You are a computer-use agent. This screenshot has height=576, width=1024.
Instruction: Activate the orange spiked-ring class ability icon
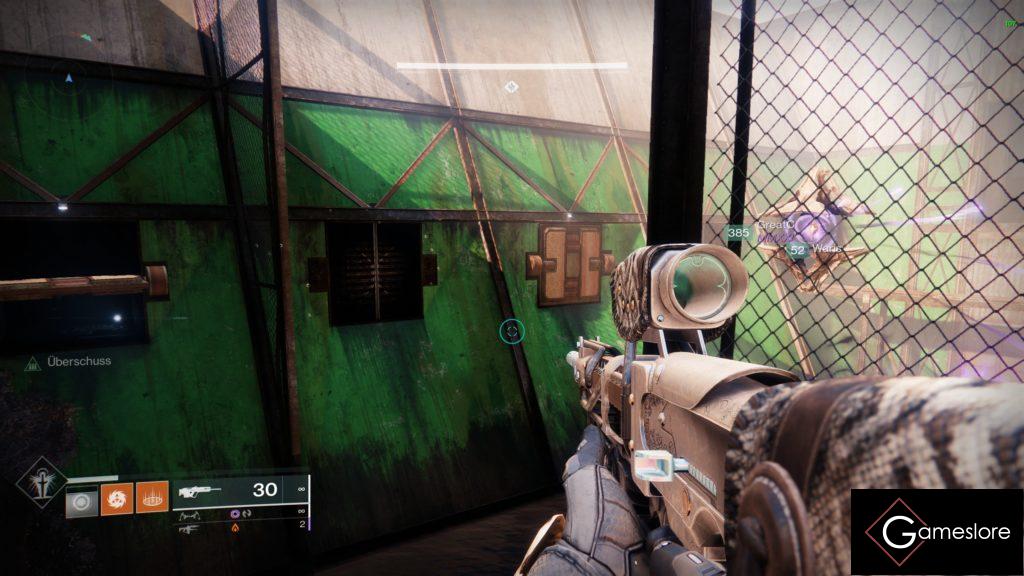(152, 497)
